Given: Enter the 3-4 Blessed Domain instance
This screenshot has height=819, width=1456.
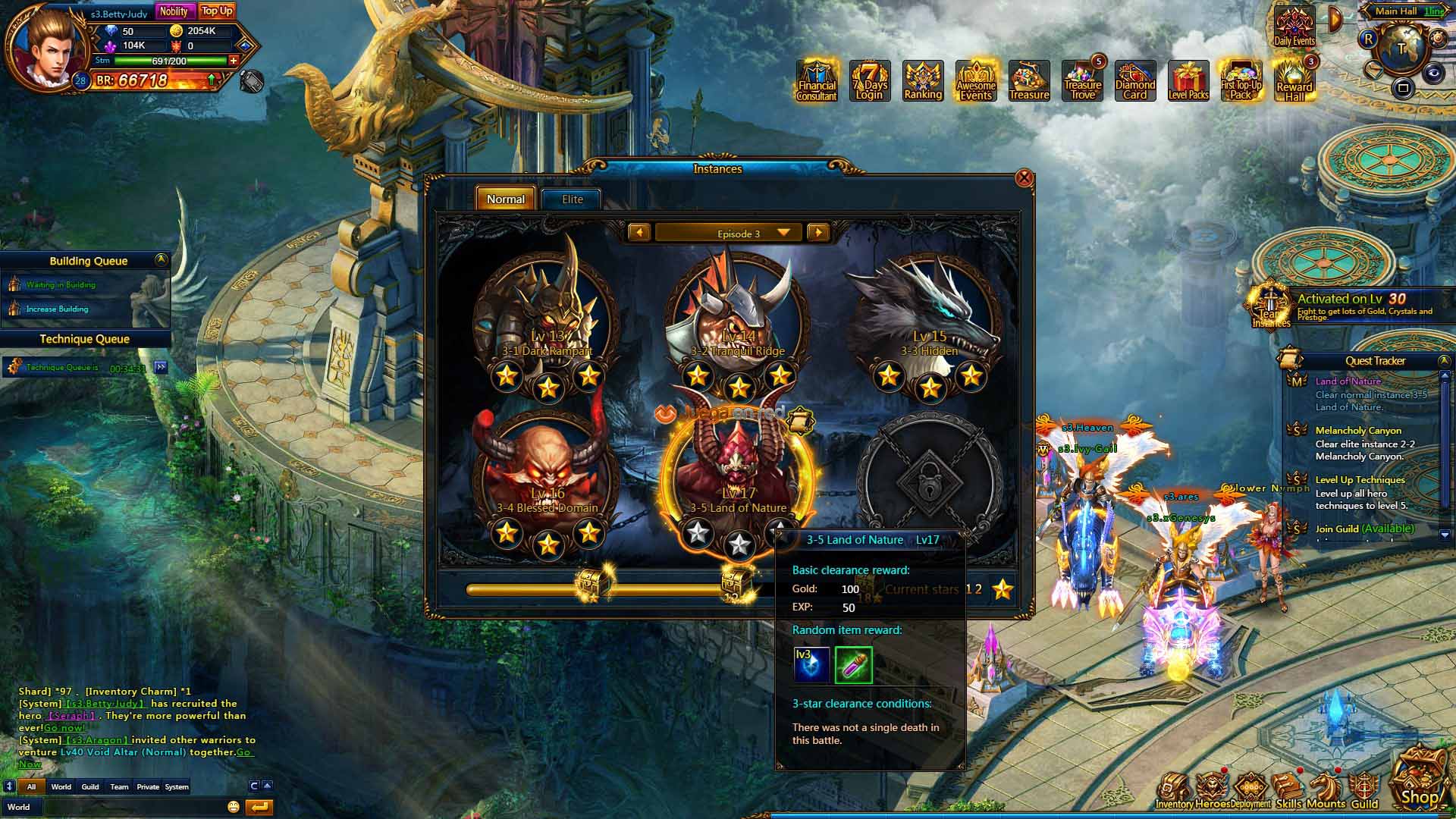Looking at the screenshot, I should point(547,476).
